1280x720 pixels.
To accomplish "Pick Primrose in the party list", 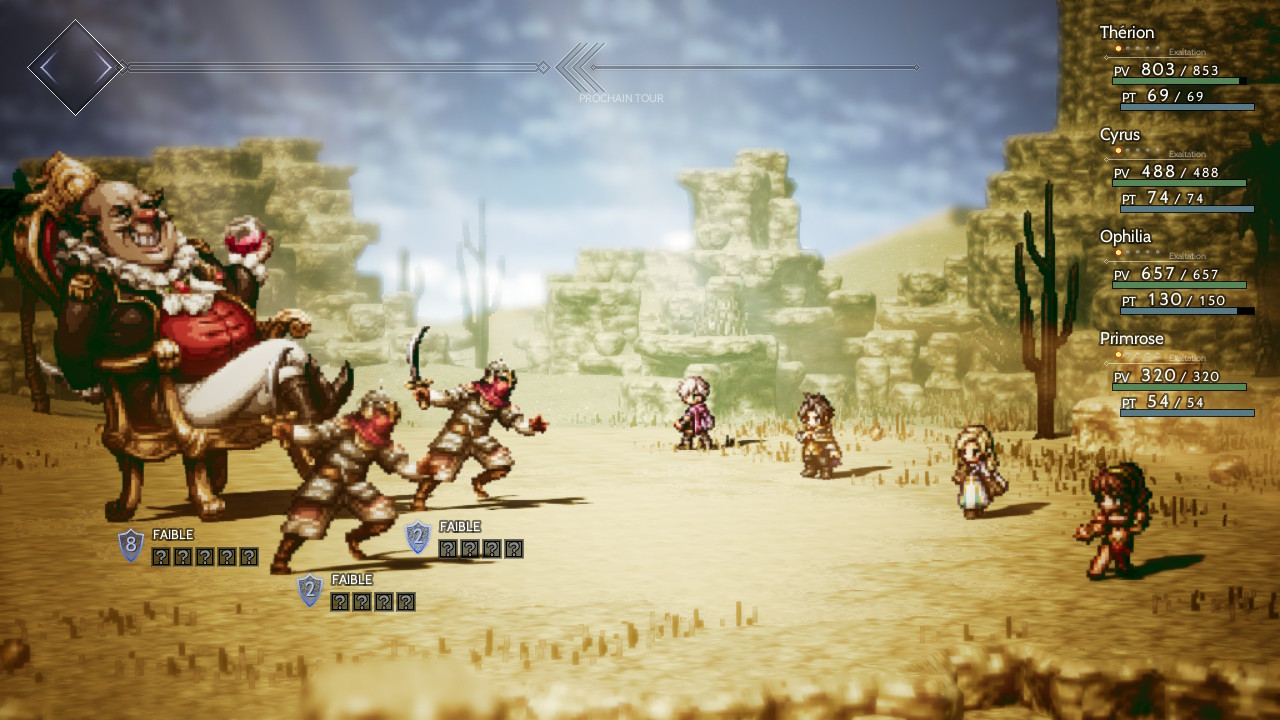I will coord(1176,372).
